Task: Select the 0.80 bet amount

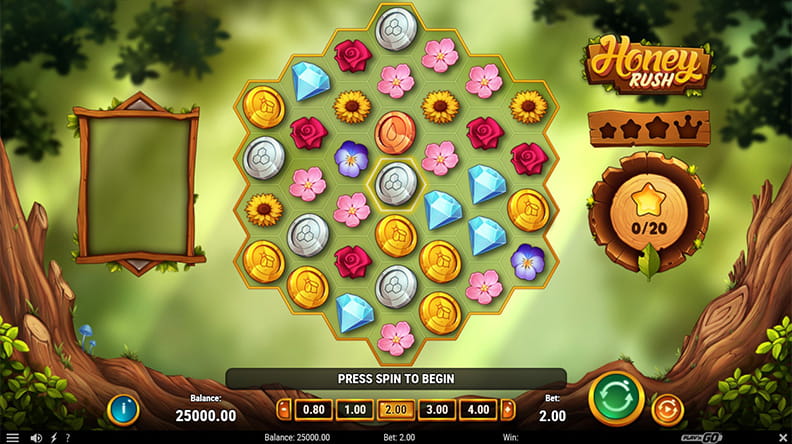Action: (313, 409)
